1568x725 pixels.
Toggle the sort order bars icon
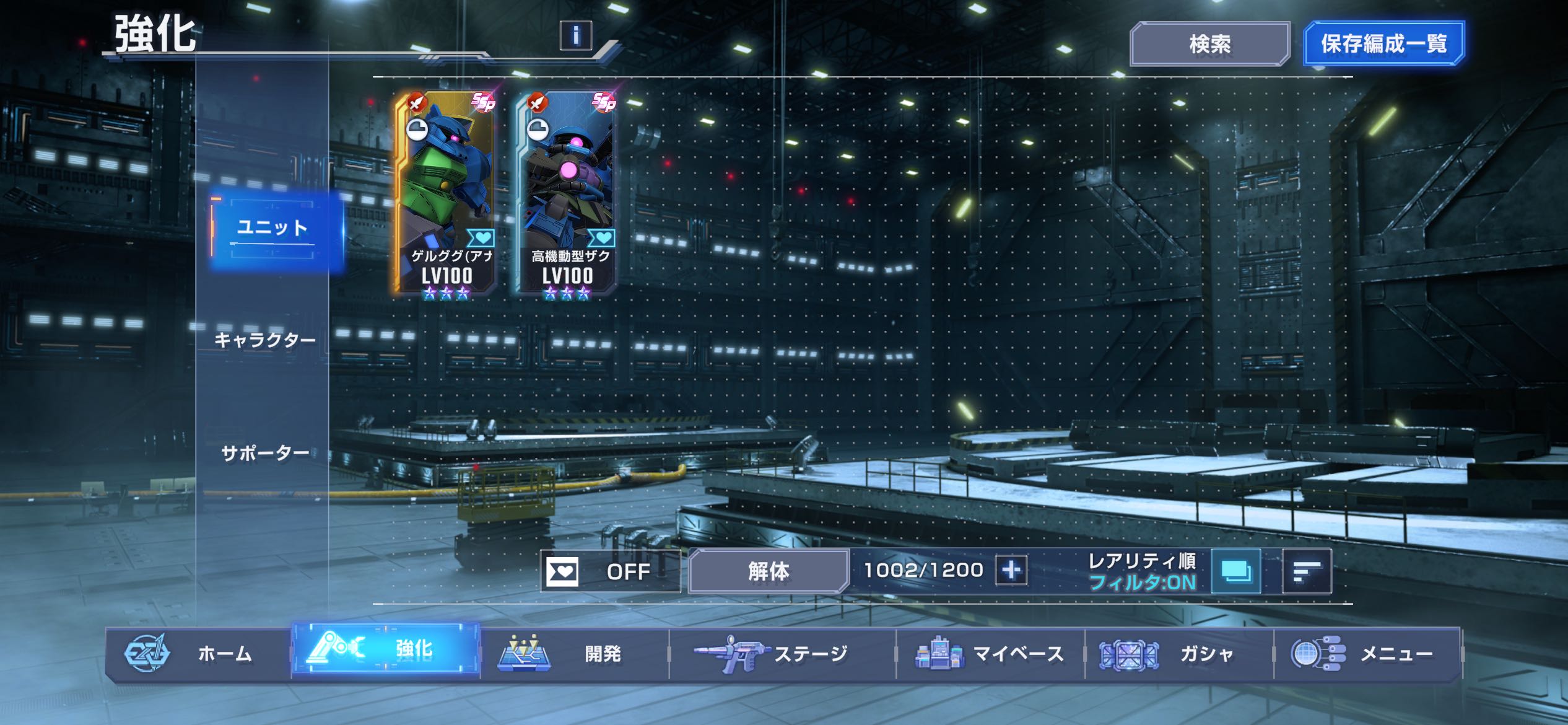pos(1307,571)
